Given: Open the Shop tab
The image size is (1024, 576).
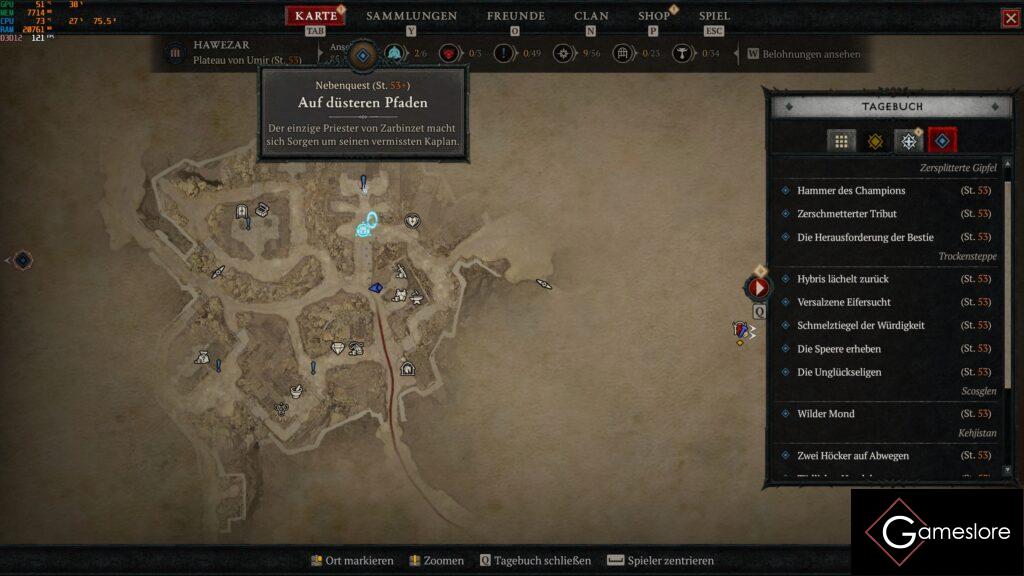Looking at the screenshot, I should [x=654, y=16].
